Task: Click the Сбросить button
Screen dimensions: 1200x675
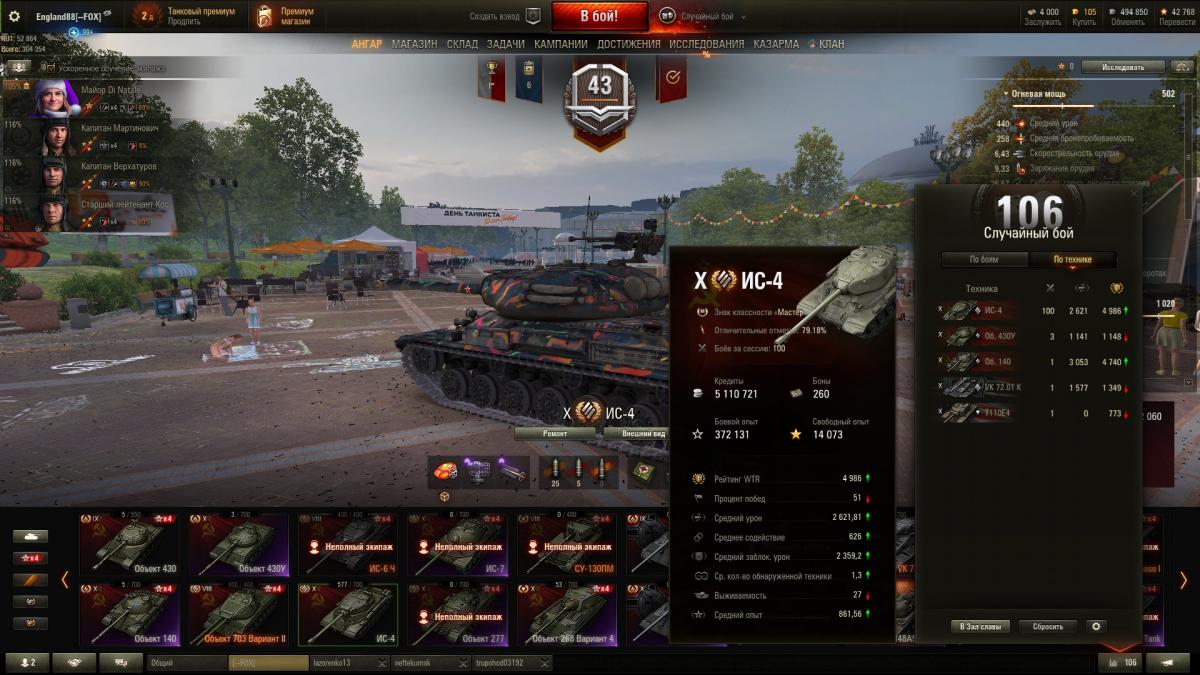Action: click(x=1048, y=626)
